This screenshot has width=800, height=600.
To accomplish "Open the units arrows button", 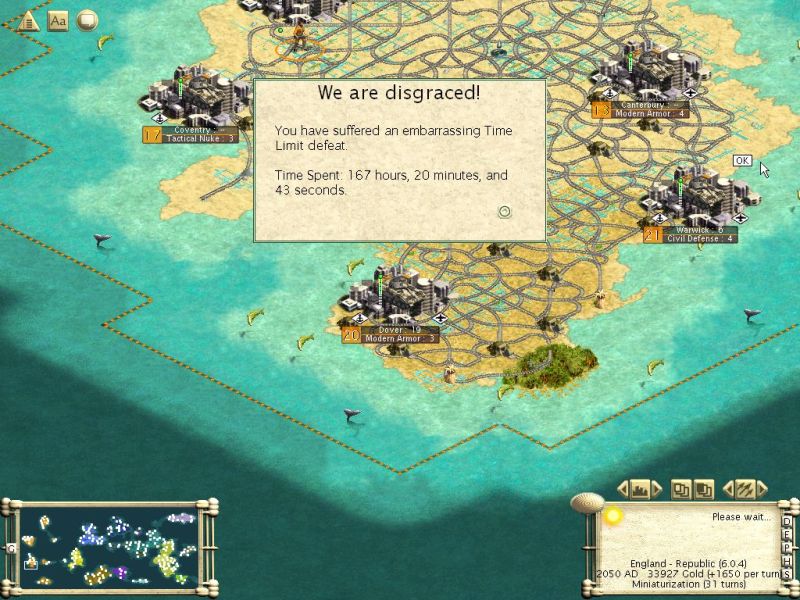I will point(744,489).
